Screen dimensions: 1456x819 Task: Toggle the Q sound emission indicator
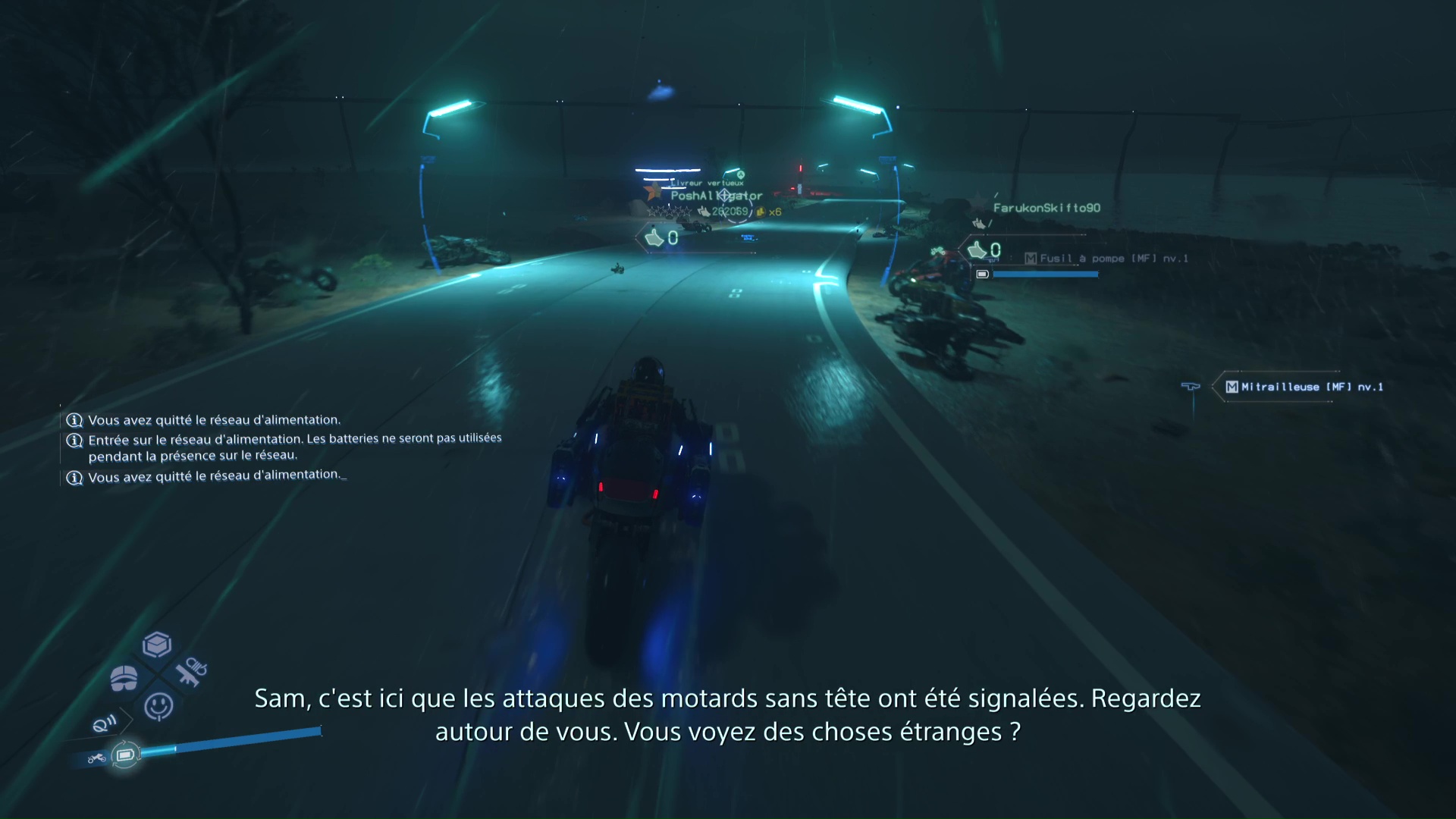(103, 724)
